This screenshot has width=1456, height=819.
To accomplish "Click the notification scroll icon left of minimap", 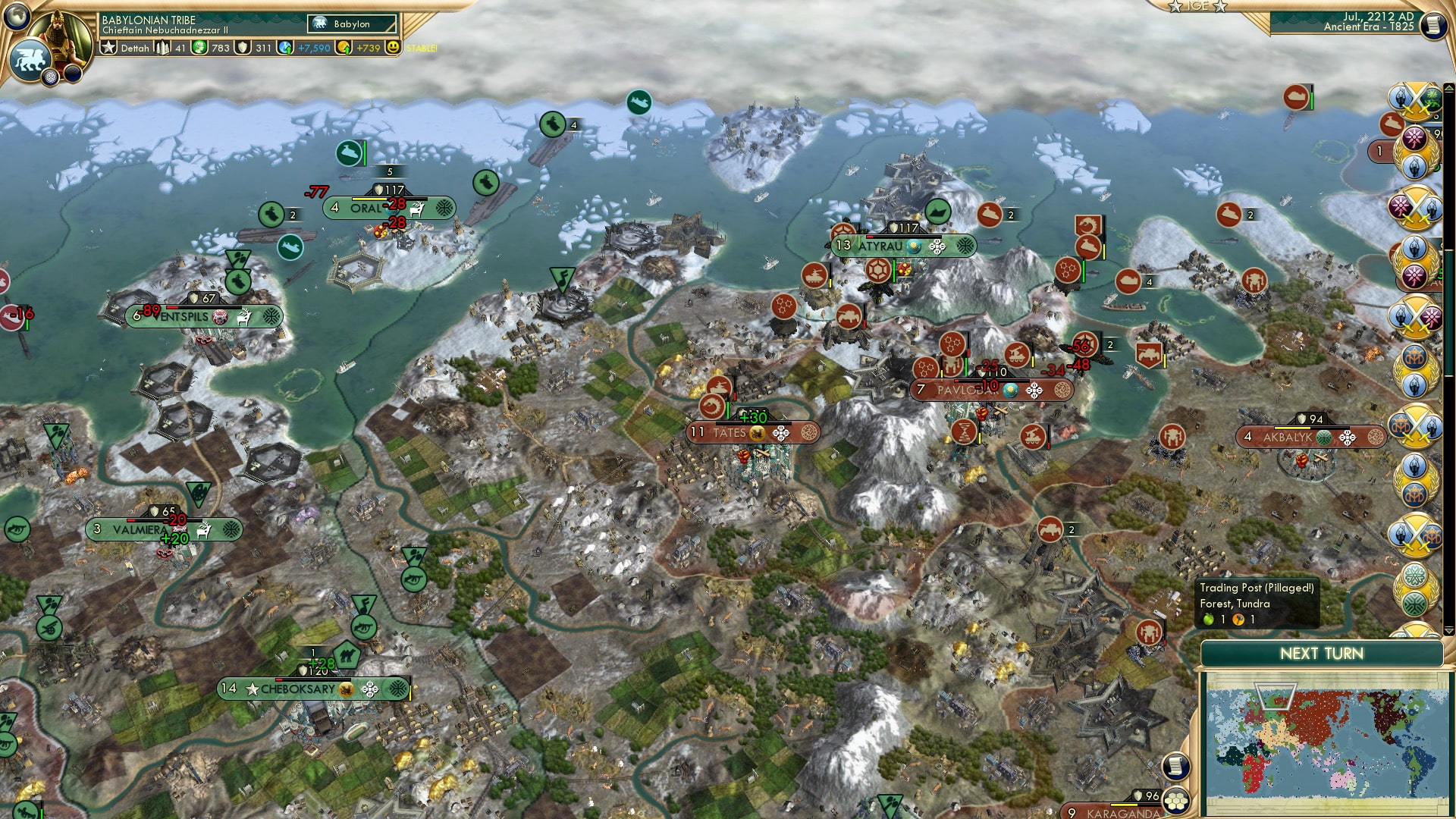I will [x=1175, y=767].
